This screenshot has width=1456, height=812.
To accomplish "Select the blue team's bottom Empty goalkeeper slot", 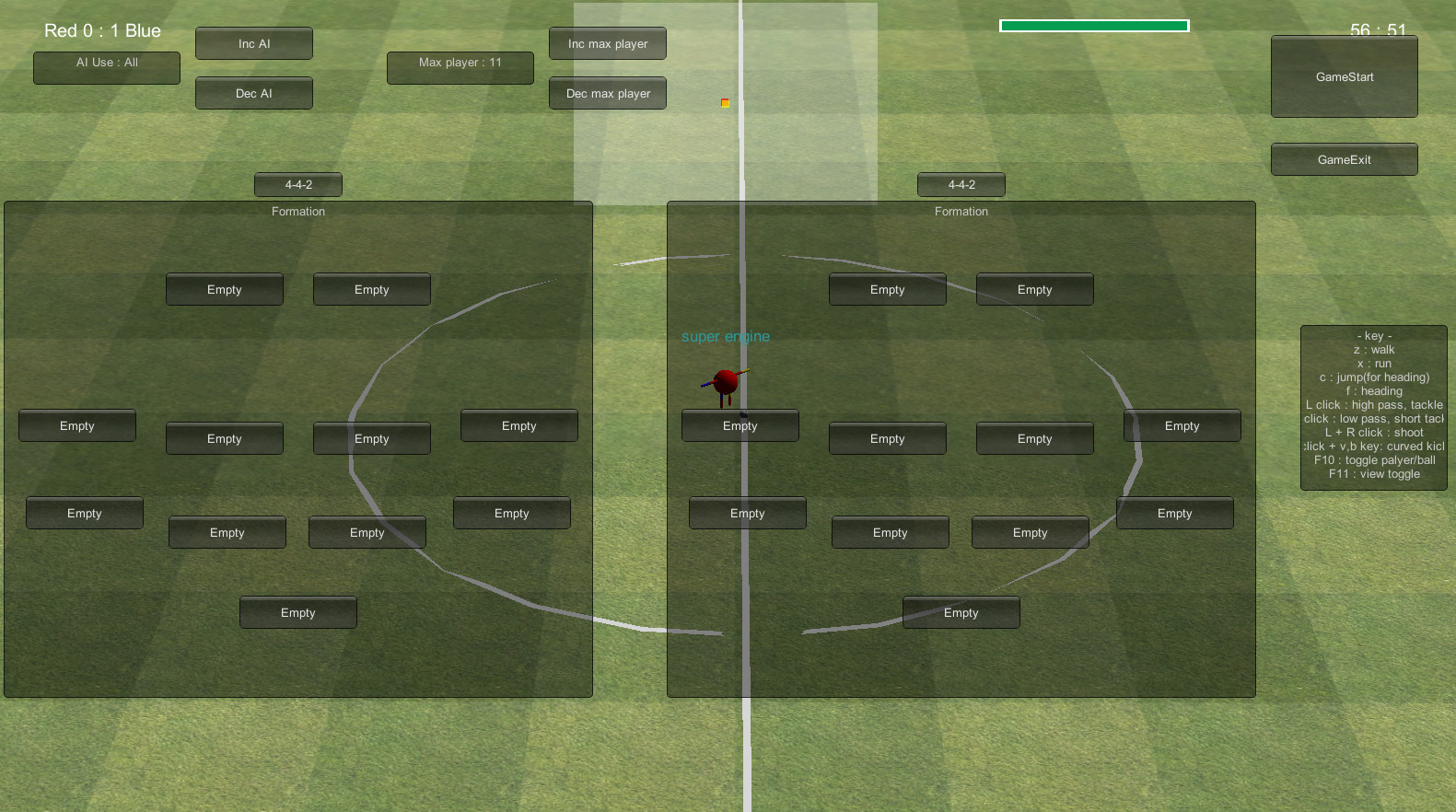I will coord(961,611).
